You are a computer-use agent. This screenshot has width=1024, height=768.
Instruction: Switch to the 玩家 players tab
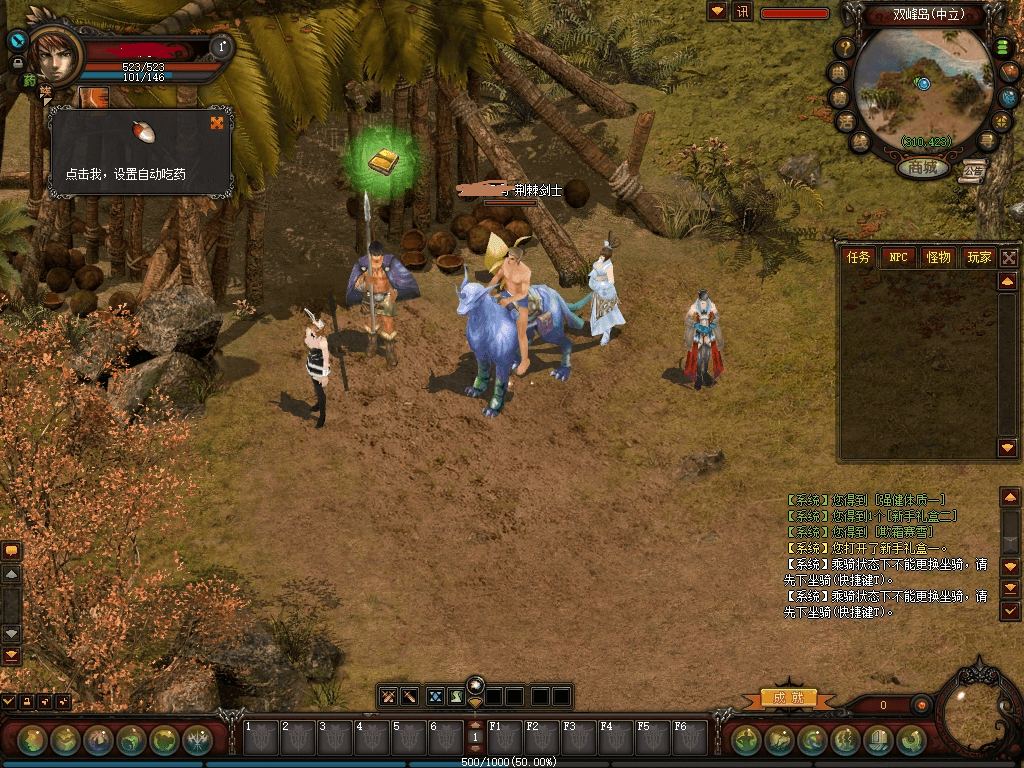click(x=979, y=258)
